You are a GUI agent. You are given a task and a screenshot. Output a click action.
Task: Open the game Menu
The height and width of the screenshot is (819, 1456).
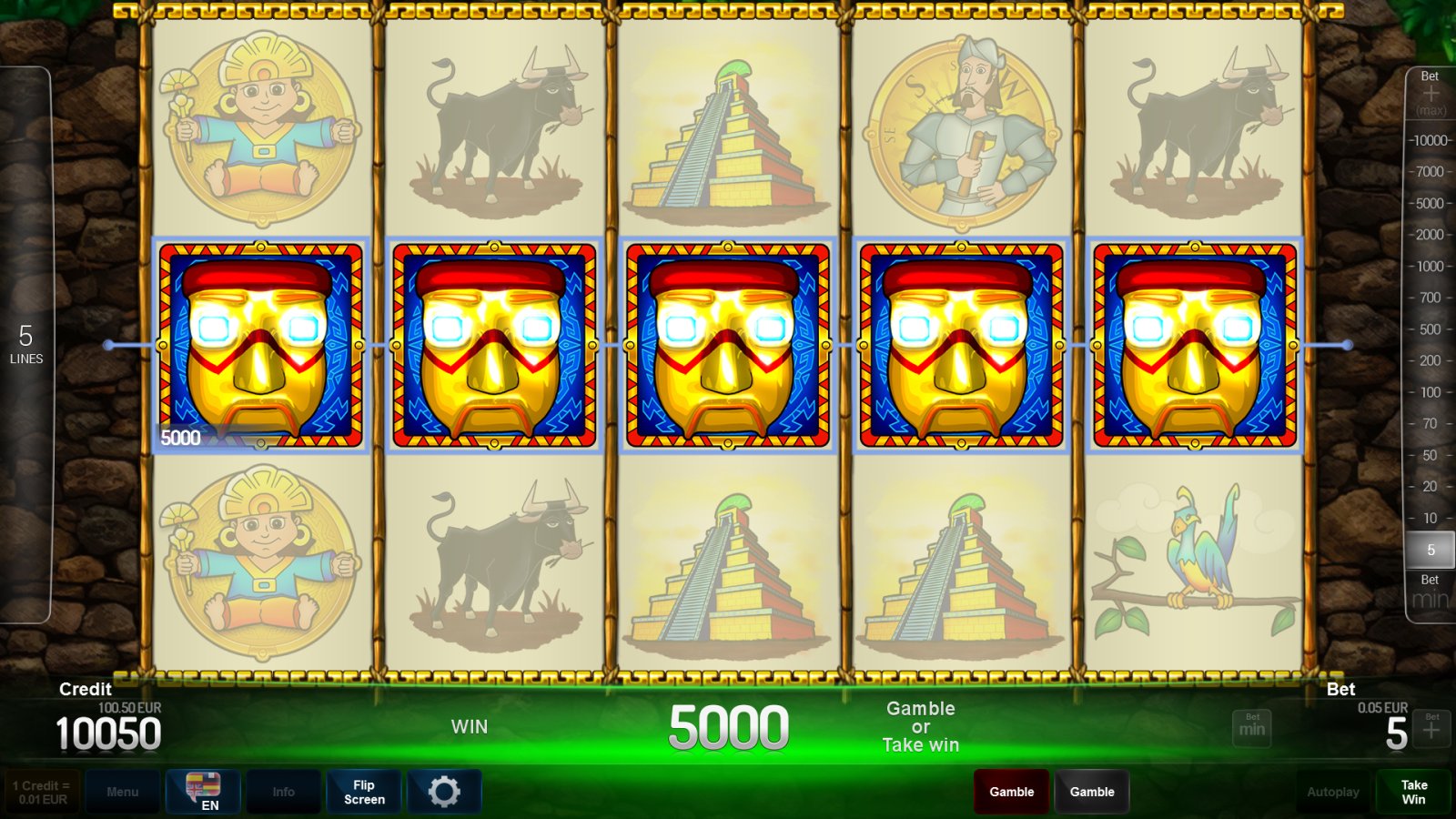pyautogui.click(x=123, y=792)
